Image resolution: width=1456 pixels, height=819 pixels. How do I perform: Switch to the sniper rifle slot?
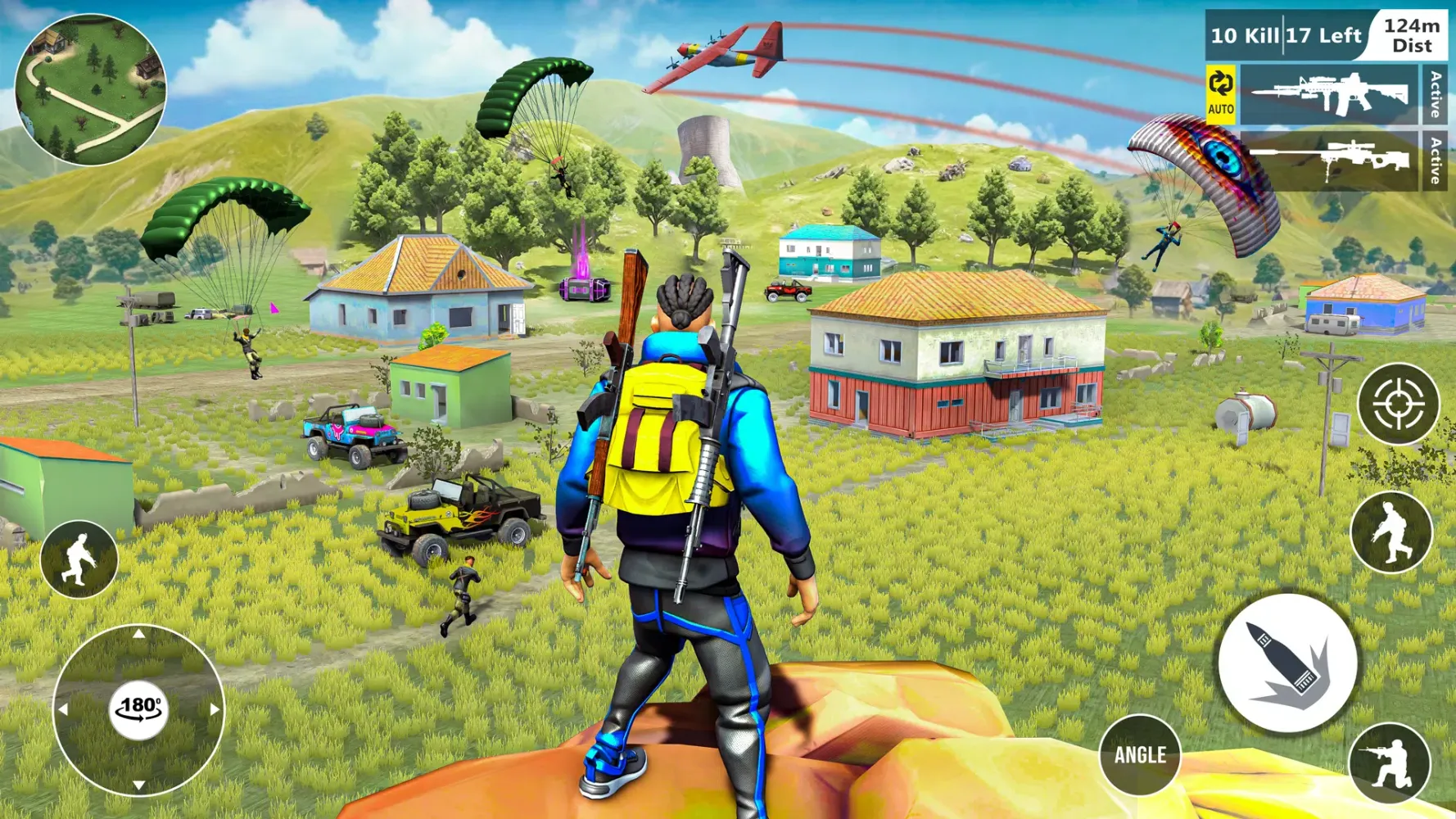pyautogui.click(x=1328, y=161)
